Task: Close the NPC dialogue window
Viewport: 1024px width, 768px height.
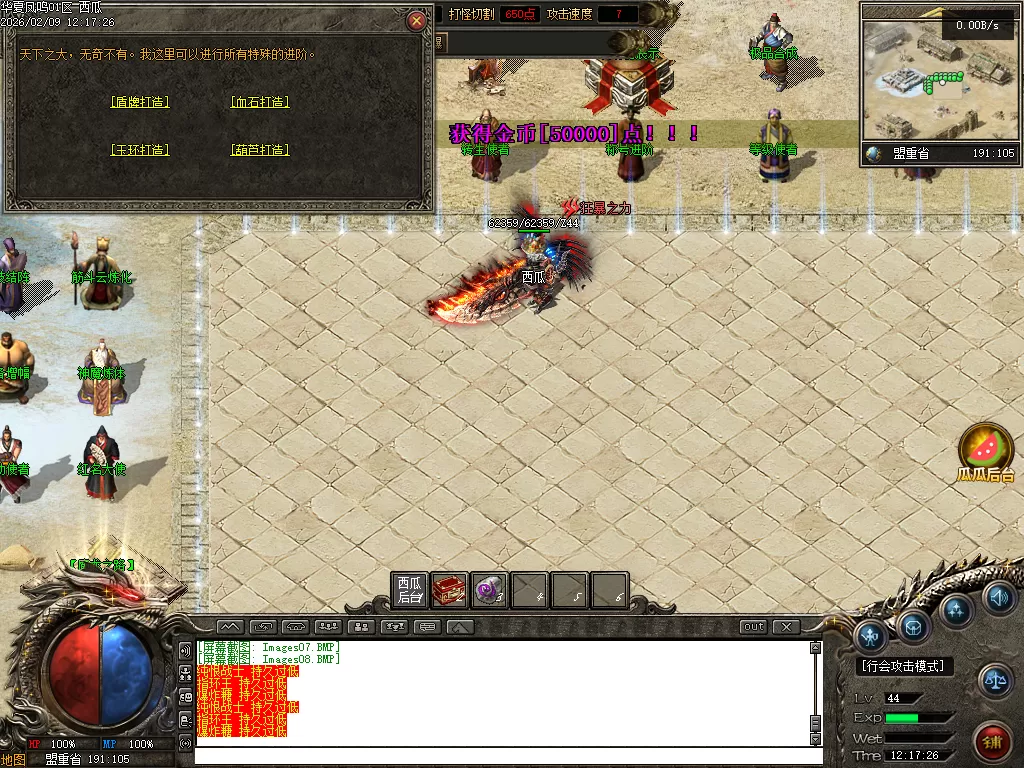Action: click(x=417, y=20)
